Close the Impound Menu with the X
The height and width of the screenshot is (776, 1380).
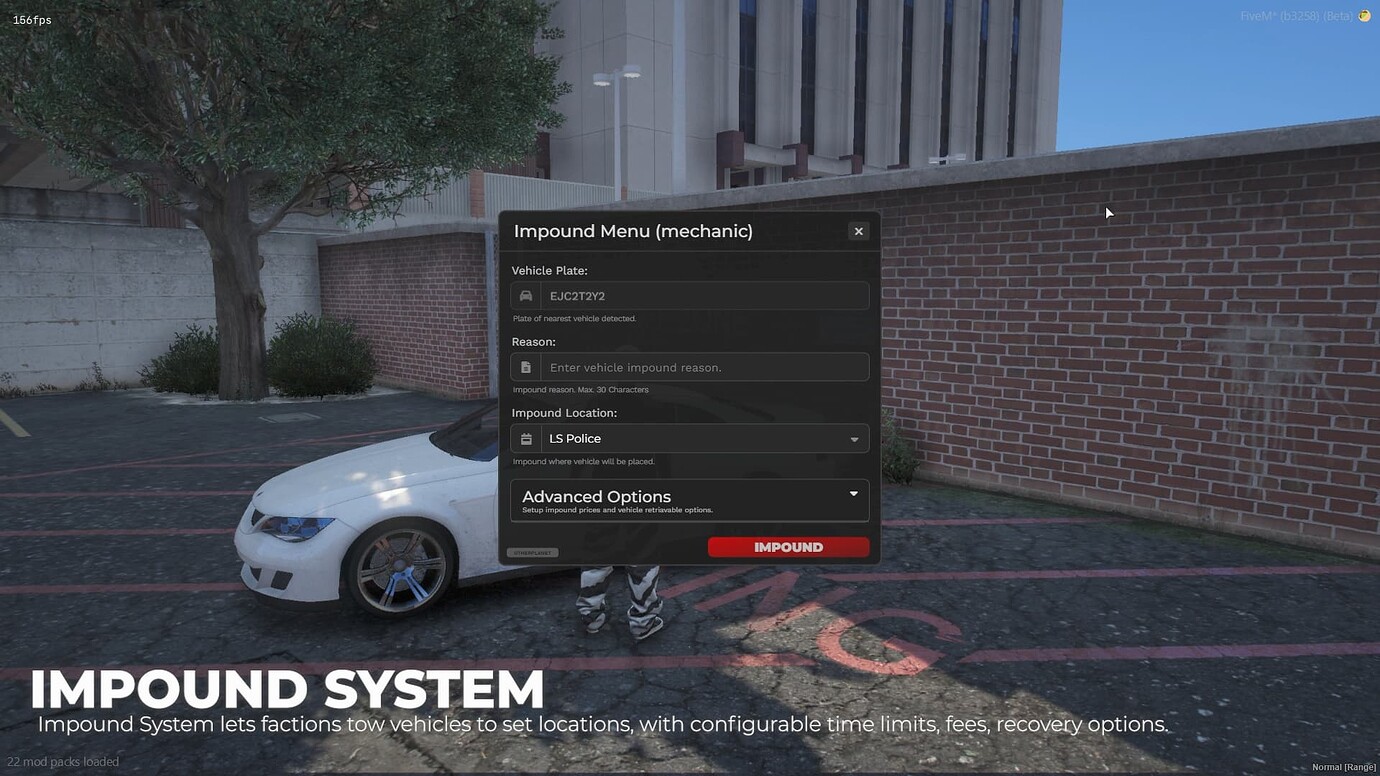coord(858,230)
